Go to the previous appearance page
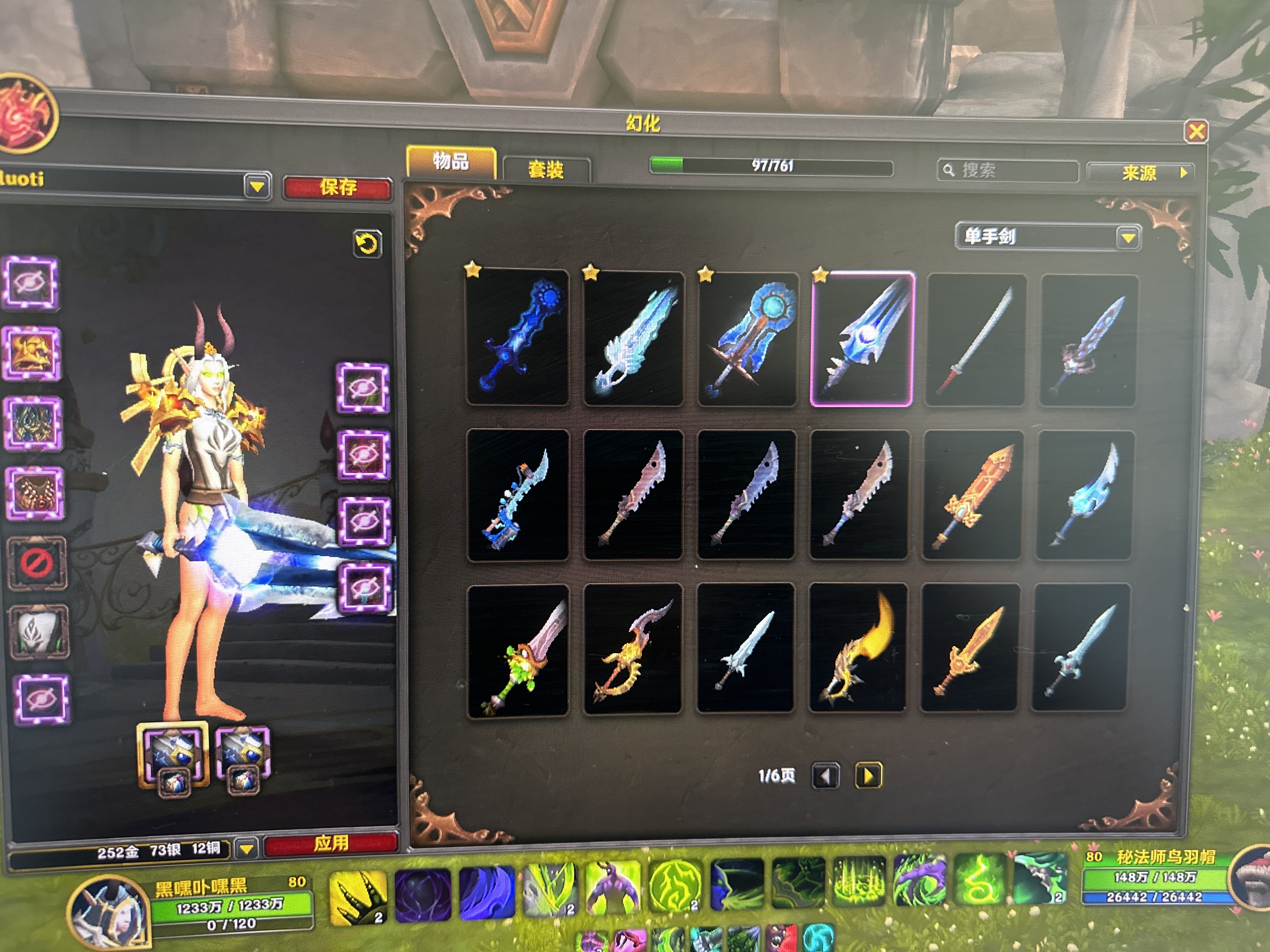The height and width of the screenshot is (952, 1270). (x=826, y=776)
